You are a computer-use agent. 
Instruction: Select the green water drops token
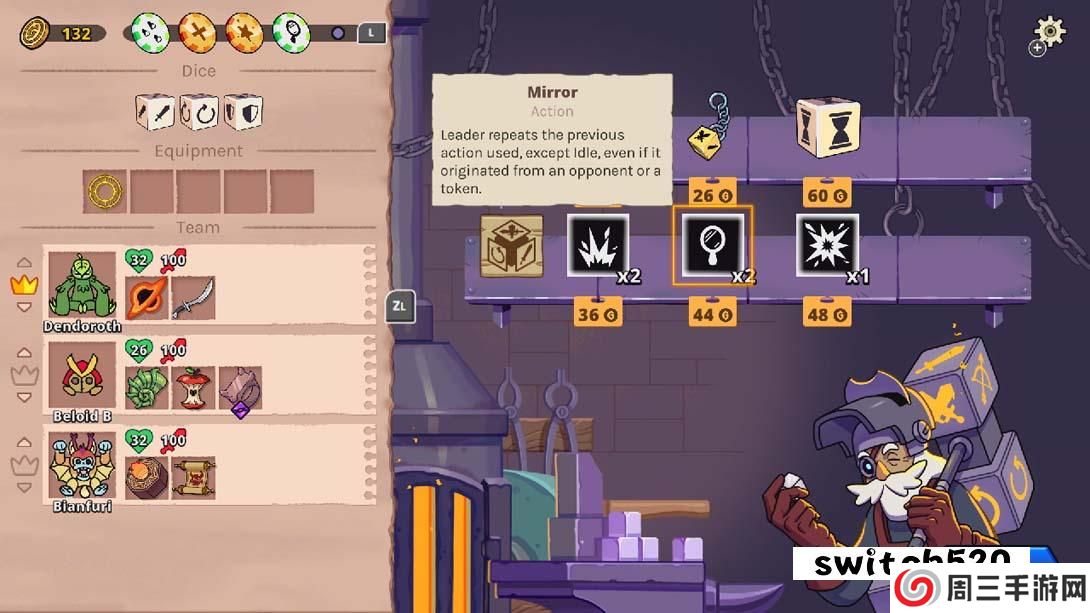[x=150, y=32]
